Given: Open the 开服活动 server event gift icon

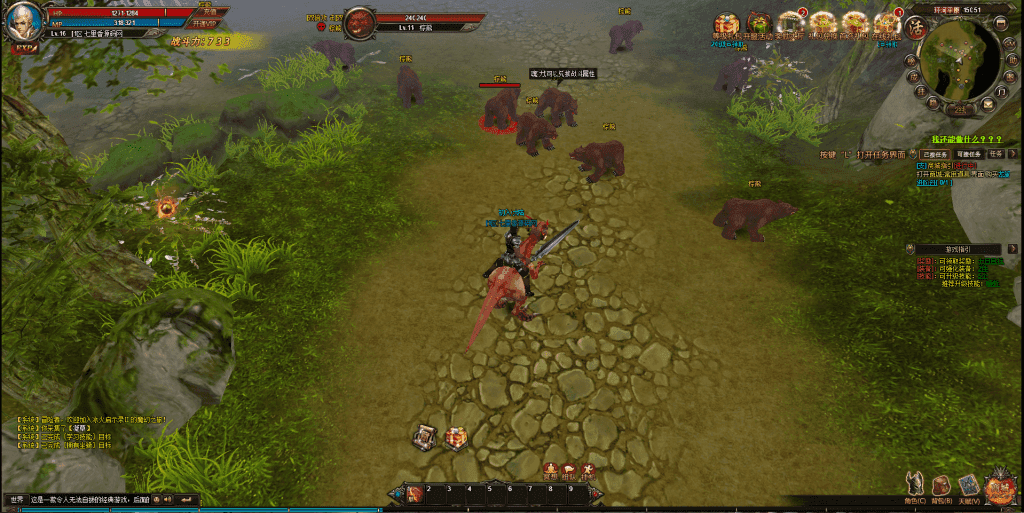Looking at the screenshot, I should 759,24.
